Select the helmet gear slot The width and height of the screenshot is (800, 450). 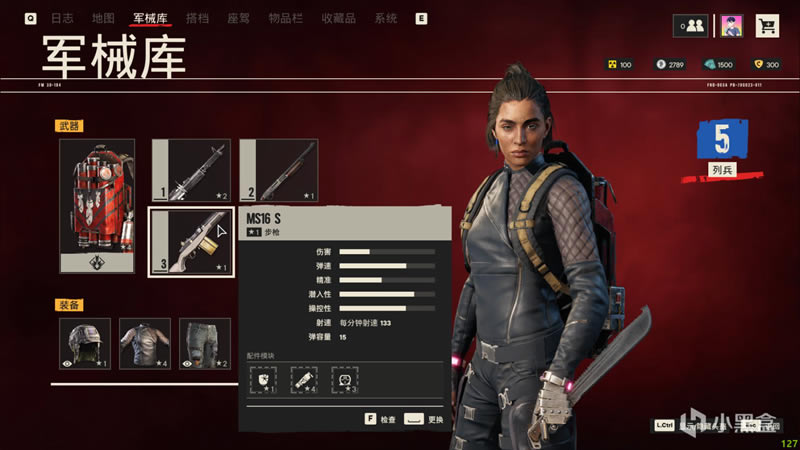click(x=84, y=342)
